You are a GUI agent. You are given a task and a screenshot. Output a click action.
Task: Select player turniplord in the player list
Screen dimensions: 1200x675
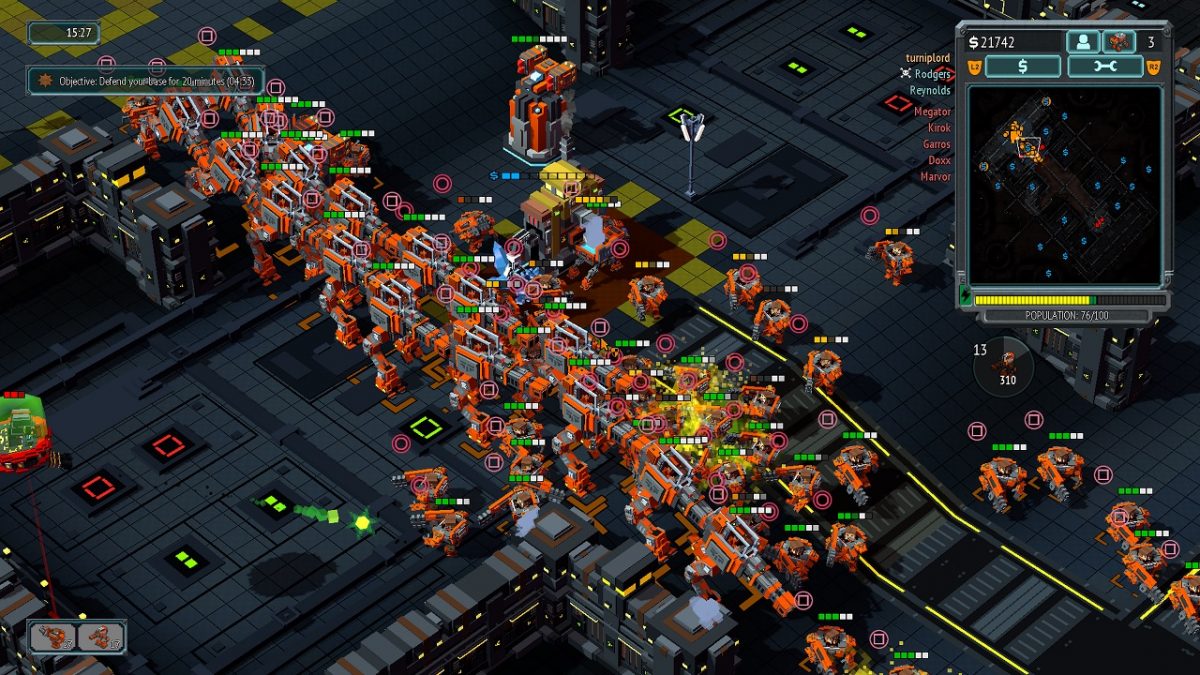[x=927, y=58]
